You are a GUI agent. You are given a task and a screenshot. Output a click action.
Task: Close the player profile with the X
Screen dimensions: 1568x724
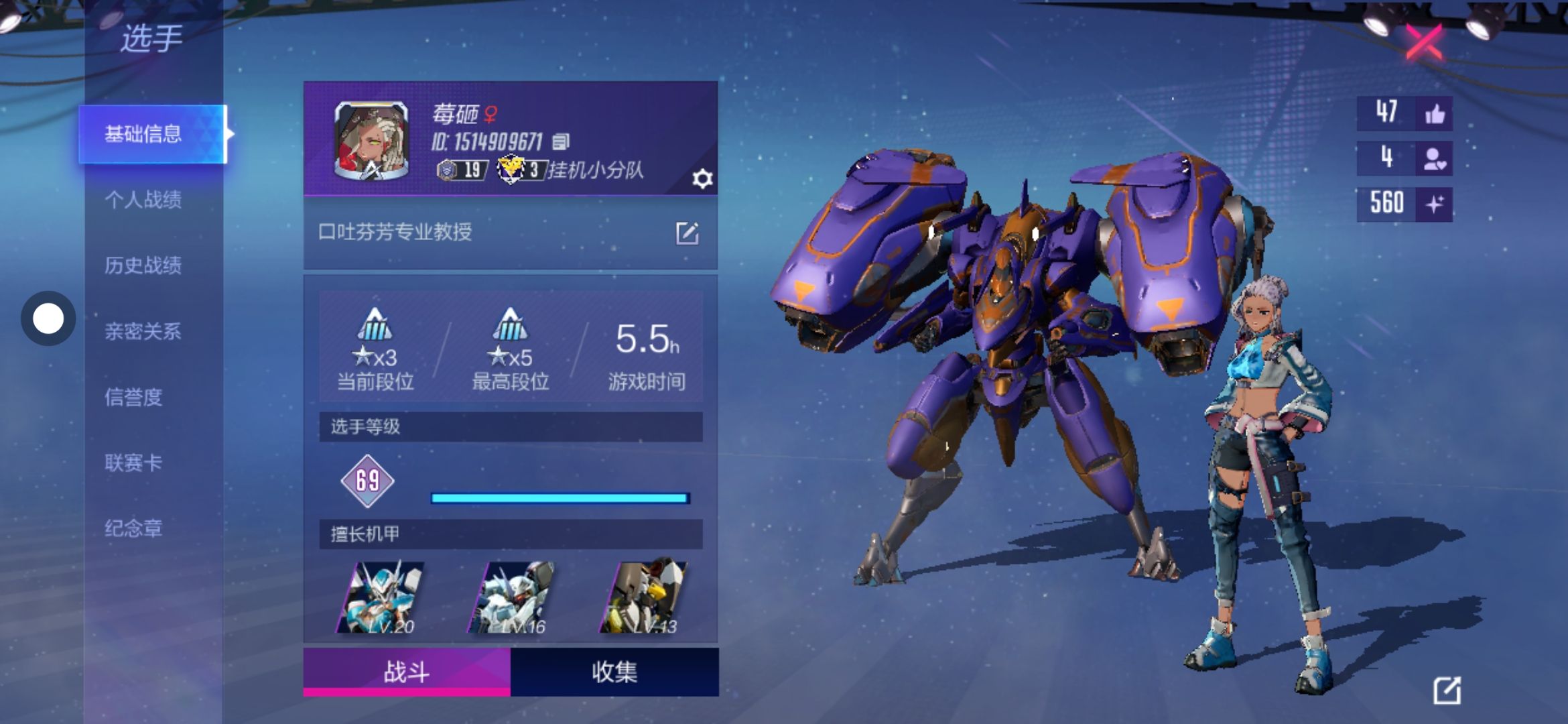(x=1423, y=43)
